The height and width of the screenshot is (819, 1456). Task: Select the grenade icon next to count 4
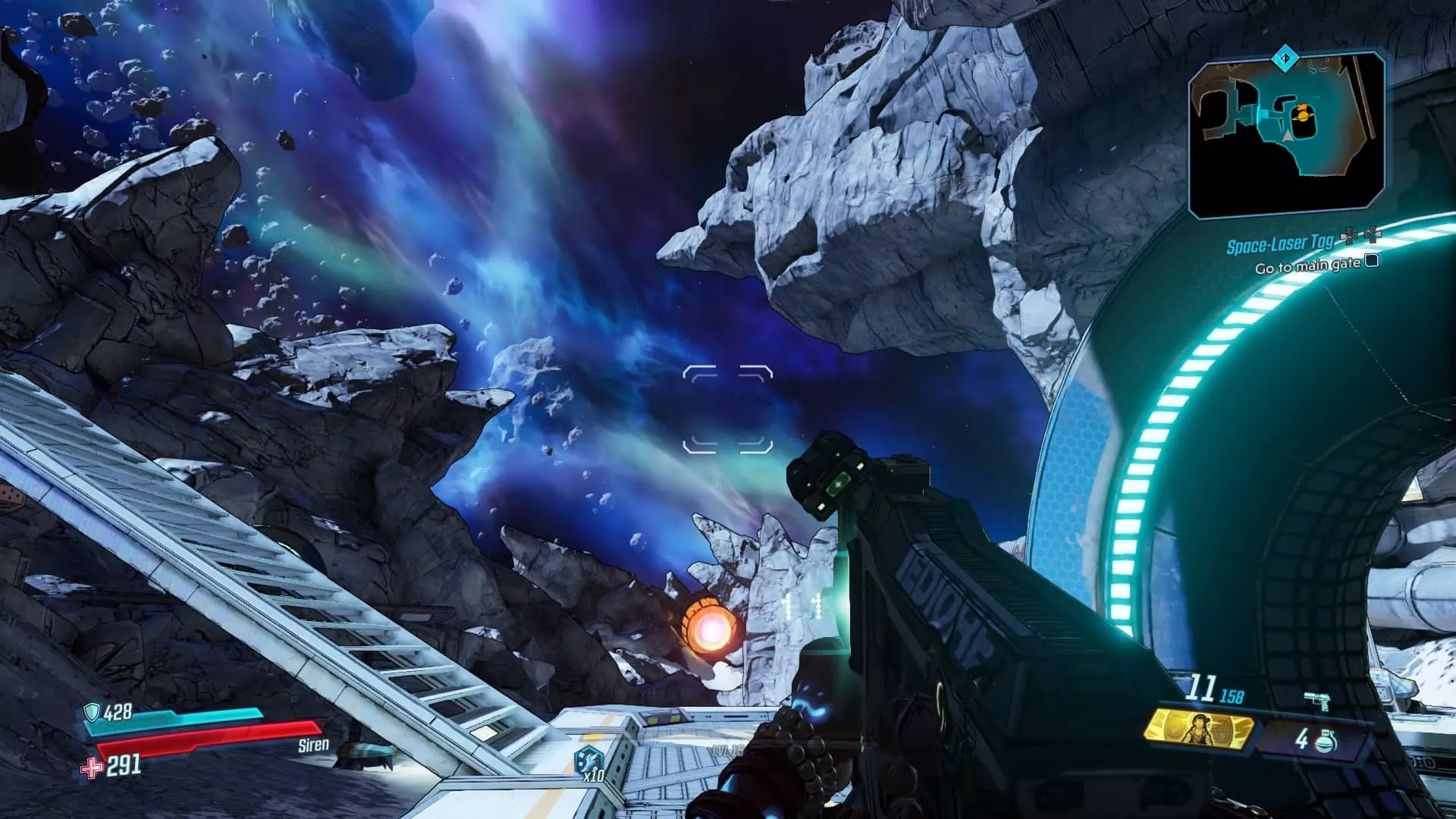[1327, 742]
